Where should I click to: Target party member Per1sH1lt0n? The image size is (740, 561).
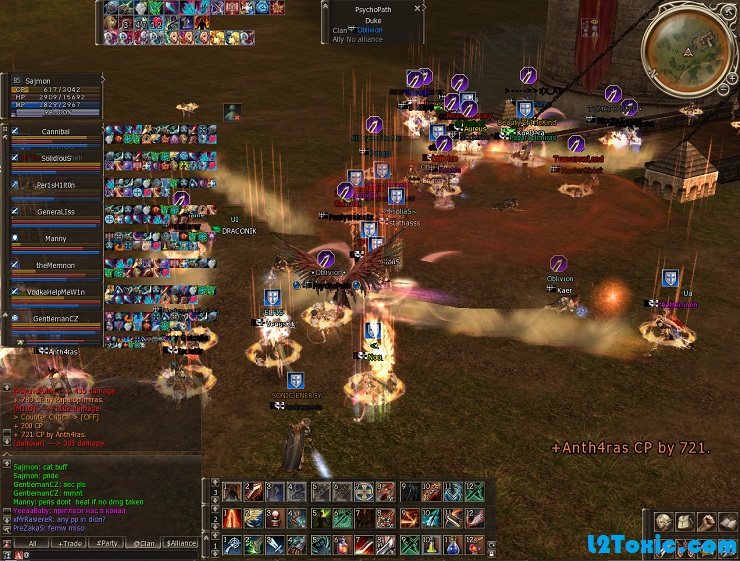tap(56, 186)
